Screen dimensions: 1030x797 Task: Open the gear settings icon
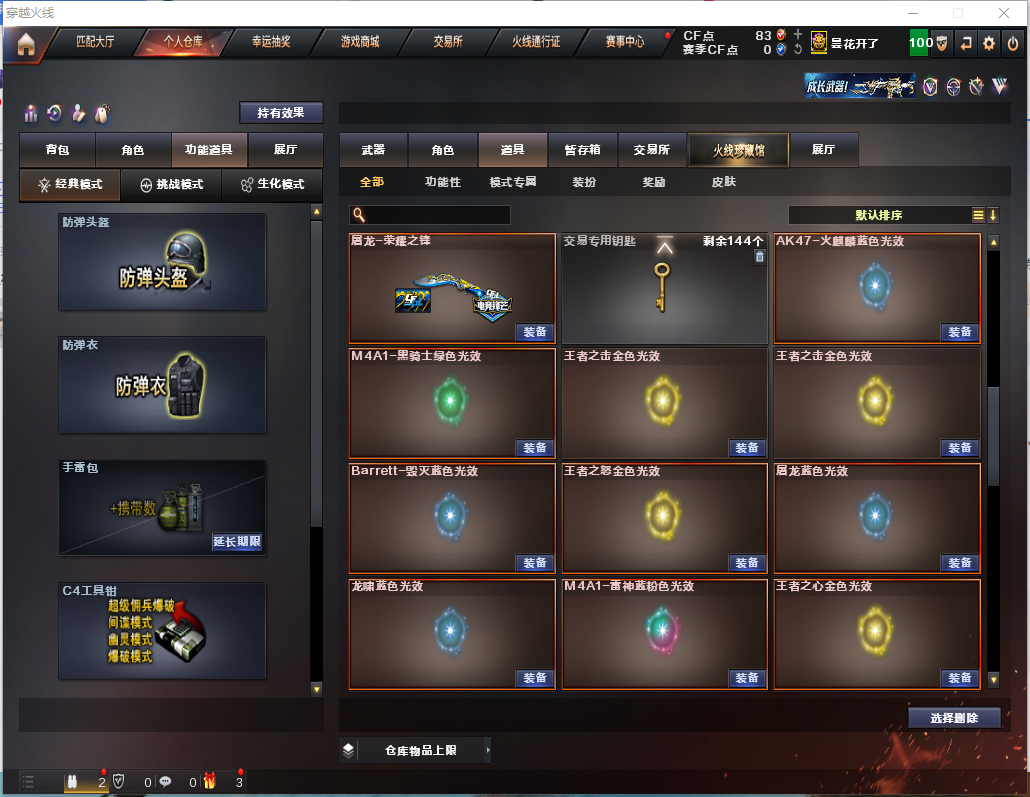(989, 43)
